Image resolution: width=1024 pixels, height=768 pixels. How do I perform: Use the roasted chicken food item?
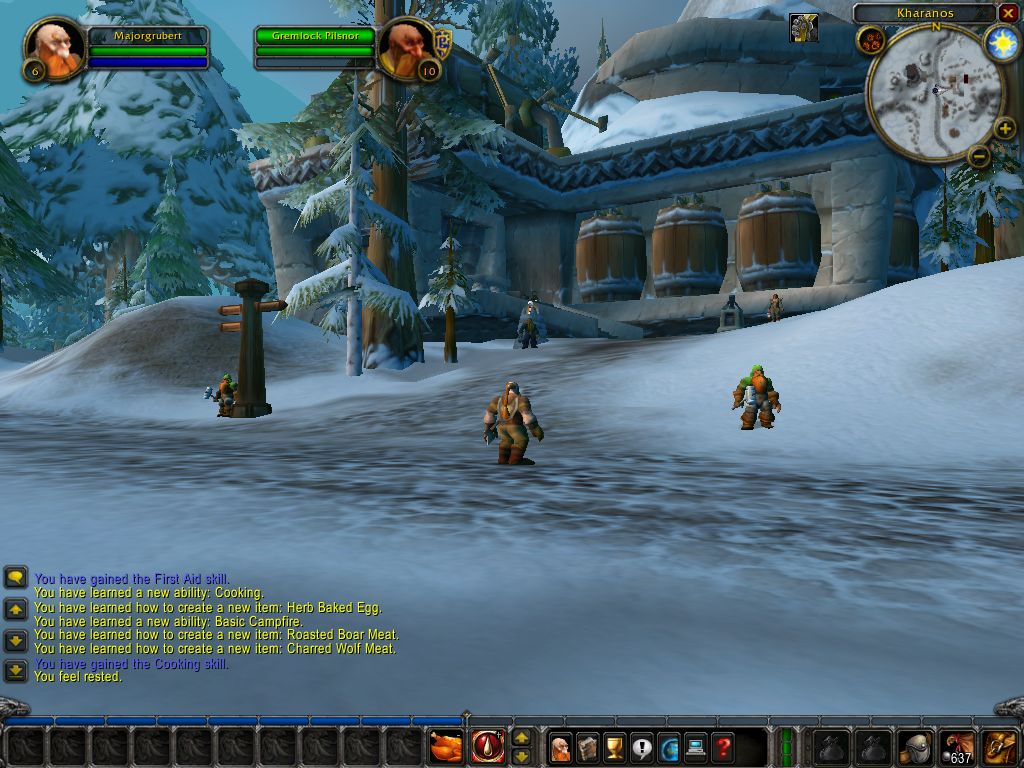446,746
